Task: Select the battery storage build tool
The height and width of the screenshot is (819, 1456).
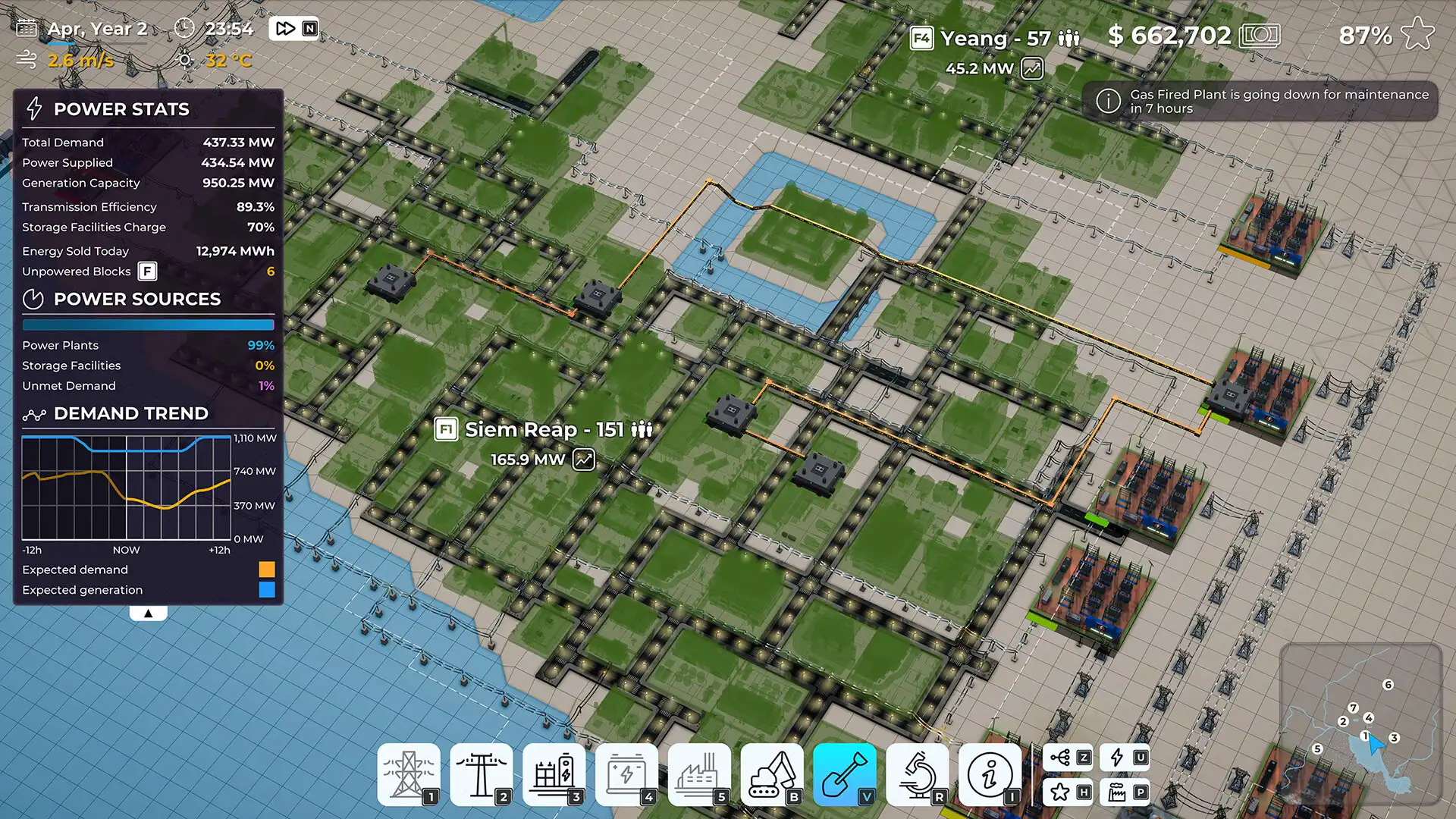Action: pyautogui.click(x=627, y=773)
